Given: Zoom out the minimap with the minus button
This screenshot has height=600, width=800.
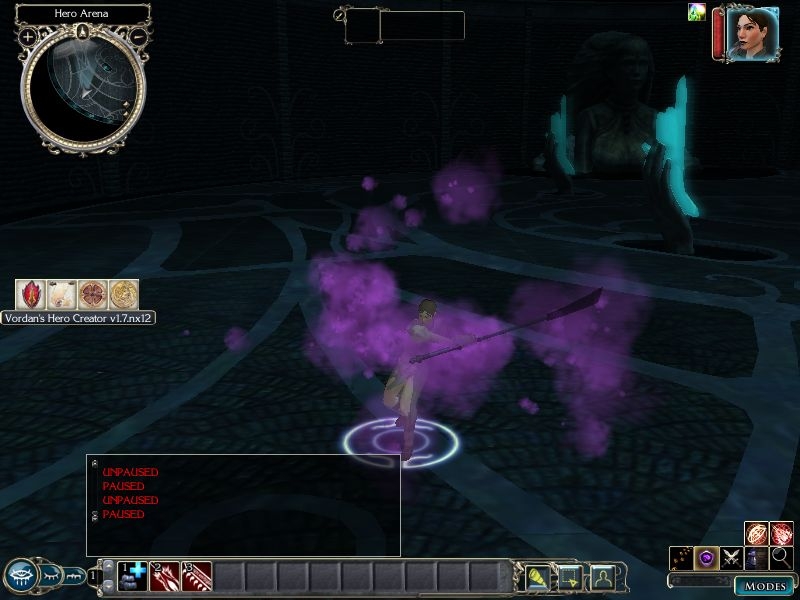Looking at the screenshot, I should [138, 36].
